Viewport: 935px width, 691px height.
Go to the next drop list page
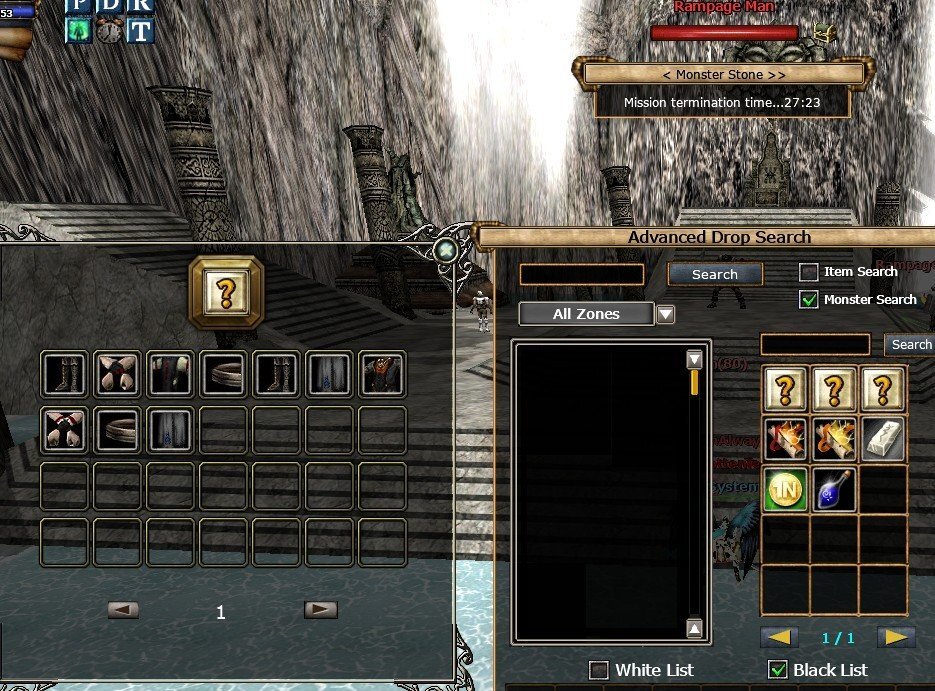[896, 637]
